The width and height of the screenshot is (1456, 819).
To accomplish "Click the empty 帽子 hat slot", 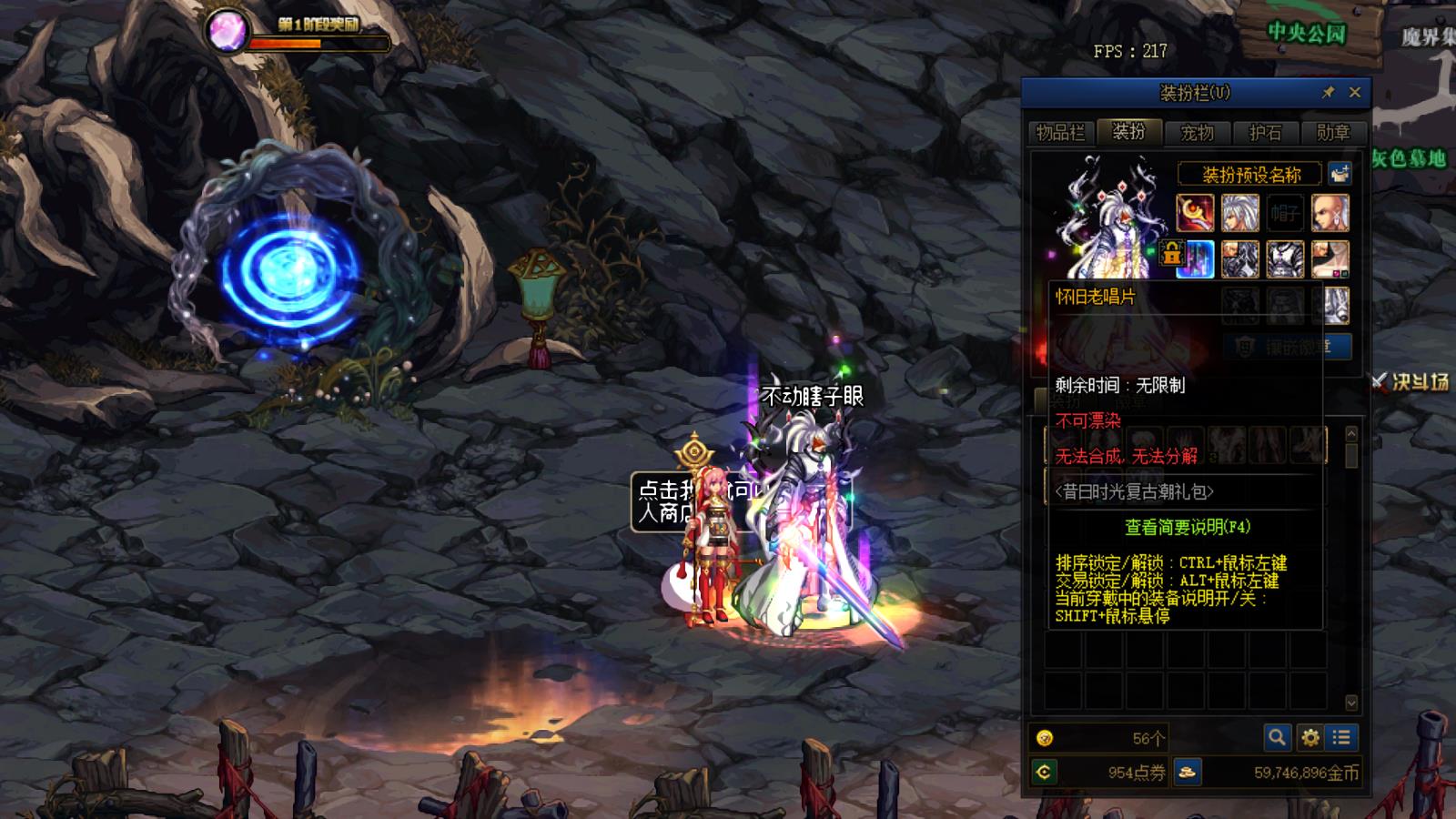I will click(x=1285, y=213).
